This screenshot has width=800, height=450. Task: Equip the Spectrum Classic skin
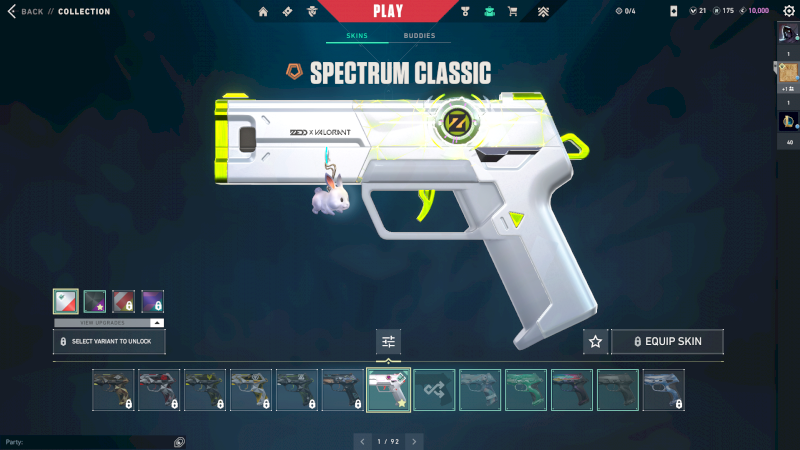667,341
